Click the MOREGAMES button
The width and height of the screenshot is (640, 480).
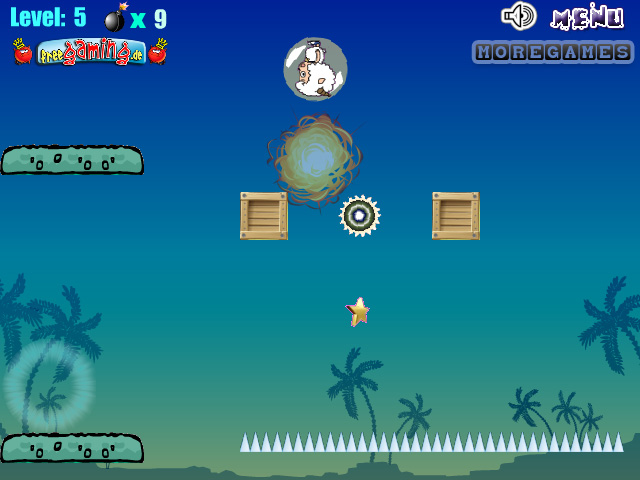coord(552,52)
